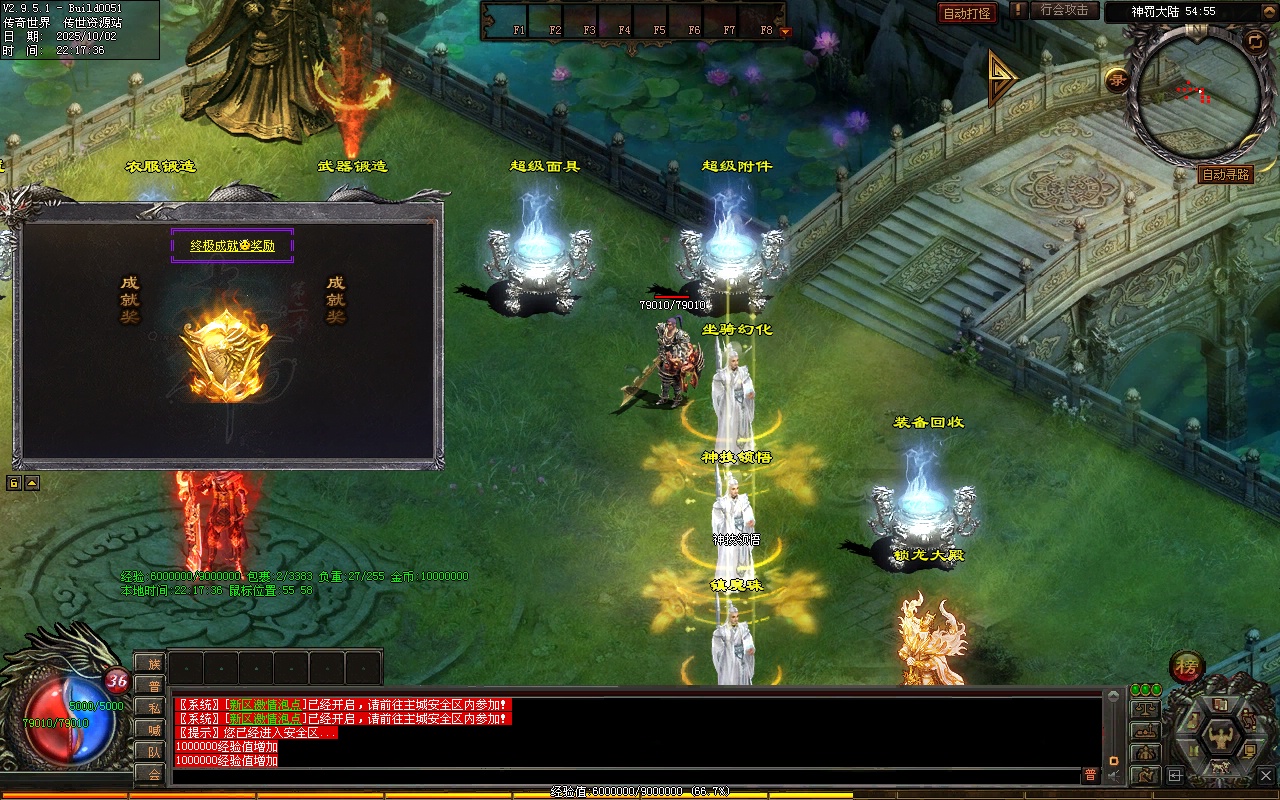This screenshot has height=800, width=1280.
Task: Click the golden triangle arrow expander
Action: pyautogui.click(x=1002, y=78)
